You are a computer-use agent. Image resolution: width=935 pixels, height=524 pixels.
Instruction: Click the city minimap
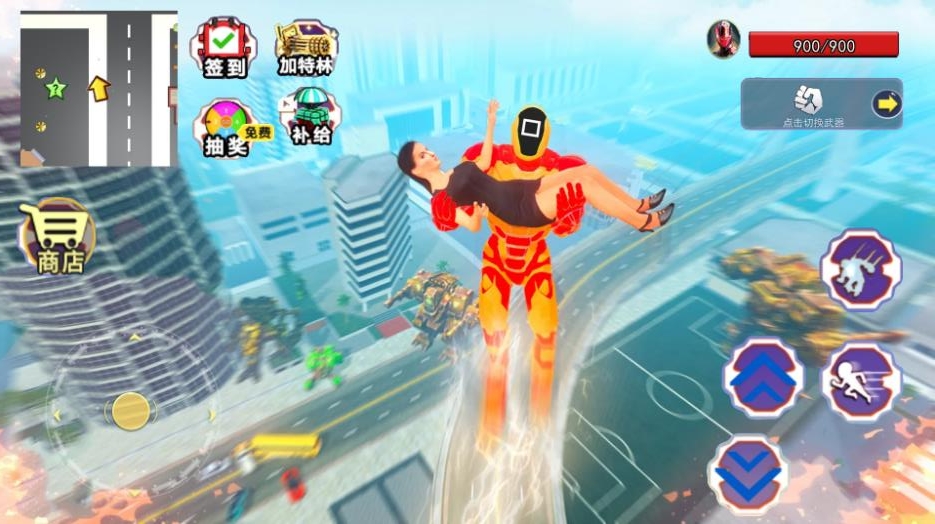pos(98,88)
